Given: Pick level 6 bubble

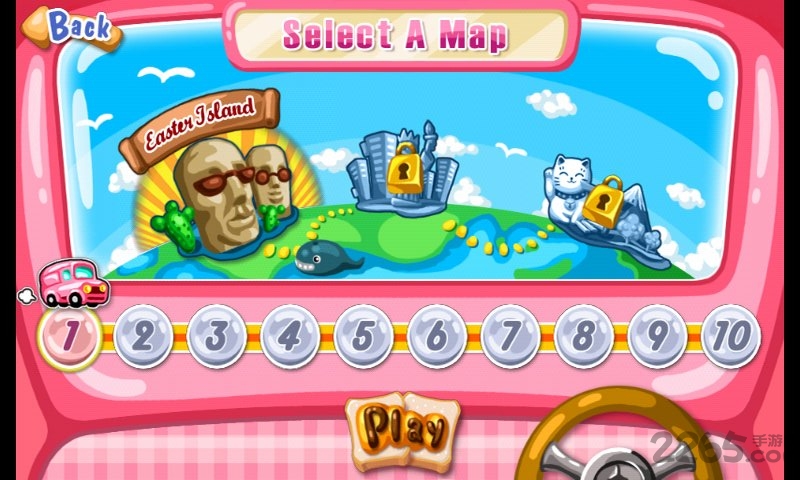Looking at the screenshot, I should pos(437,336).
